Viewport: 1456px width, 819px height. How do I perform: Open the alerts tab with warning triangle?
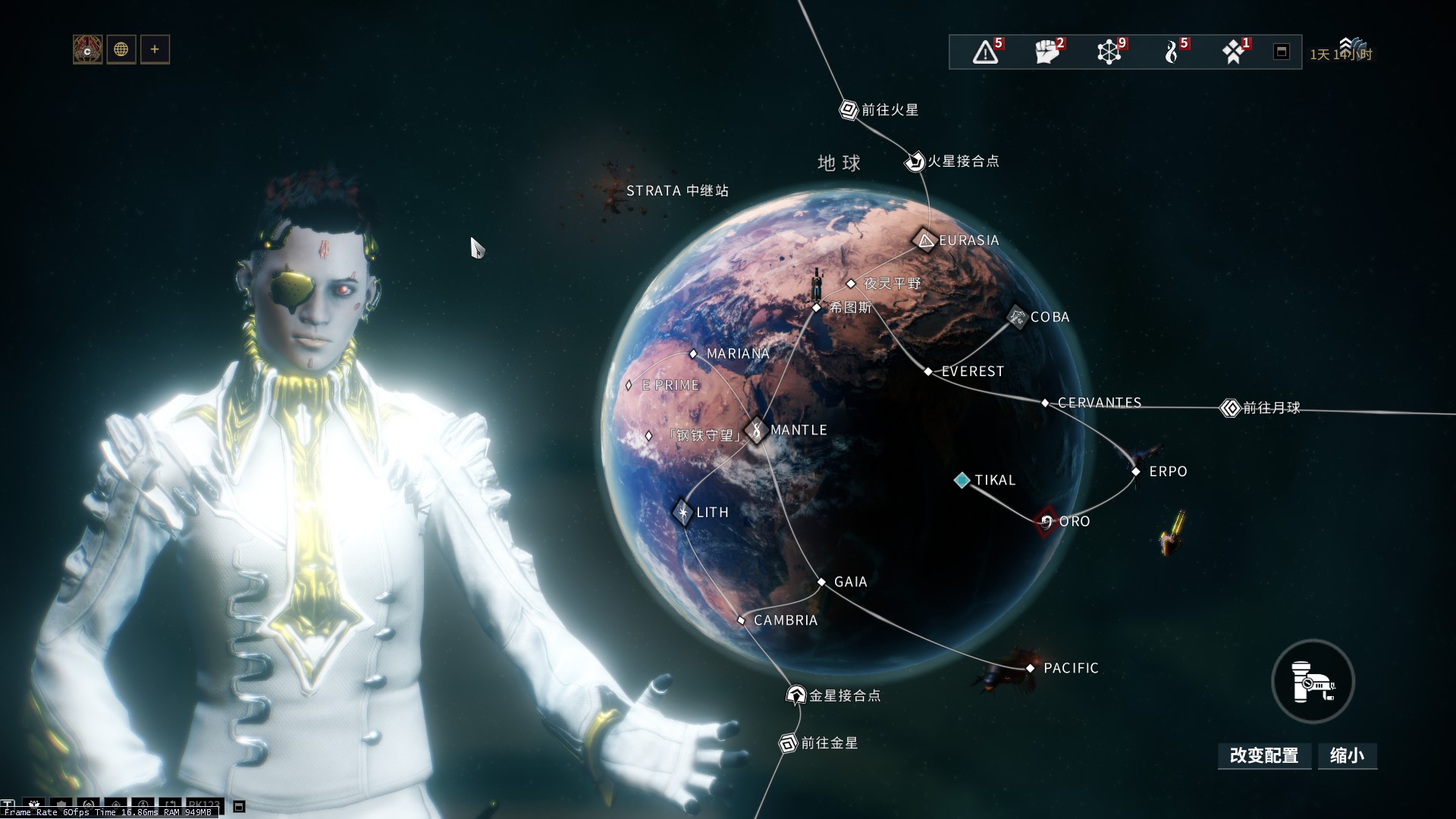coord(986,52)
